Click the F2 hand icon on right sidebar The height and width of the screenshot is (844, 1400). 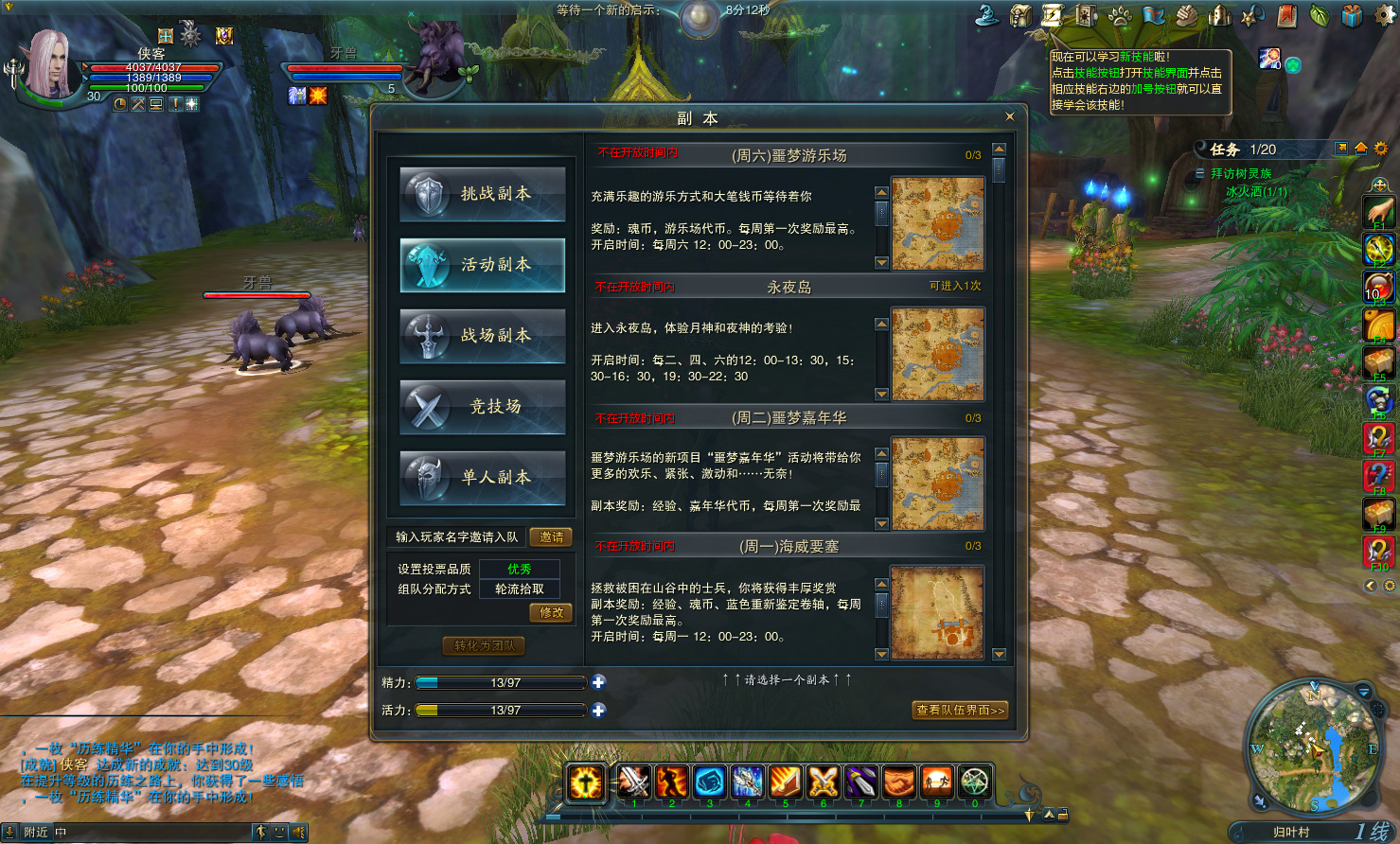point(1378,210)
